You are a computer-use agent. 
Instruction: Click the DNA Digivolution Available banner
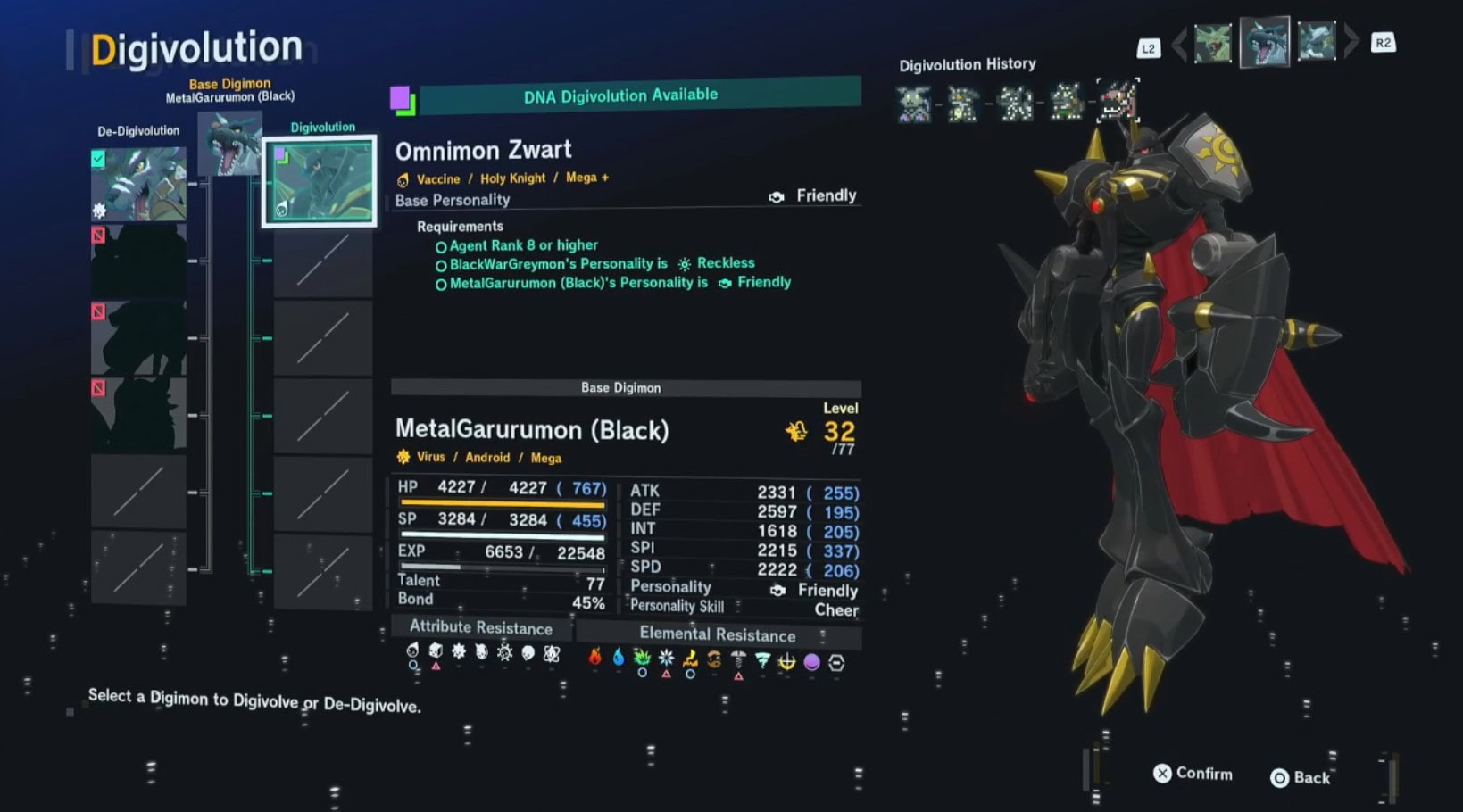tap(620, 95)
